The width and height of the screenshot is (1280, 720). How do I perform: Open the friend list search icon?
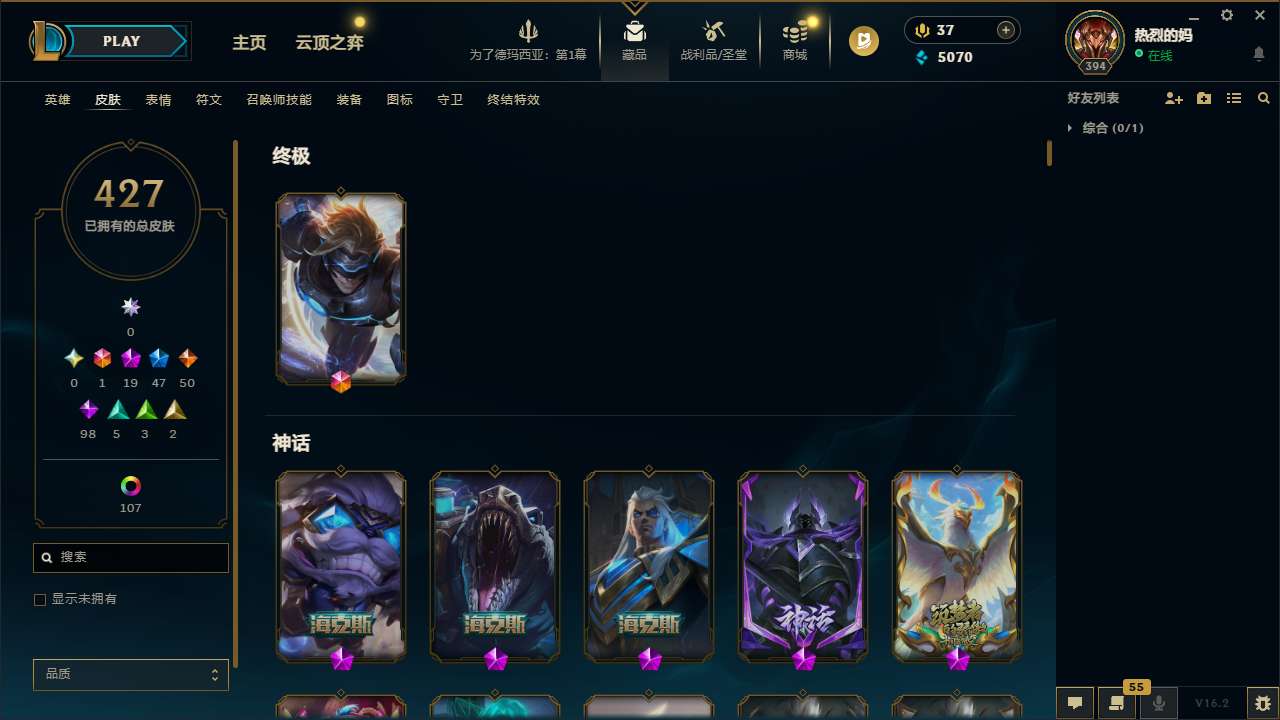[1264, 98]
